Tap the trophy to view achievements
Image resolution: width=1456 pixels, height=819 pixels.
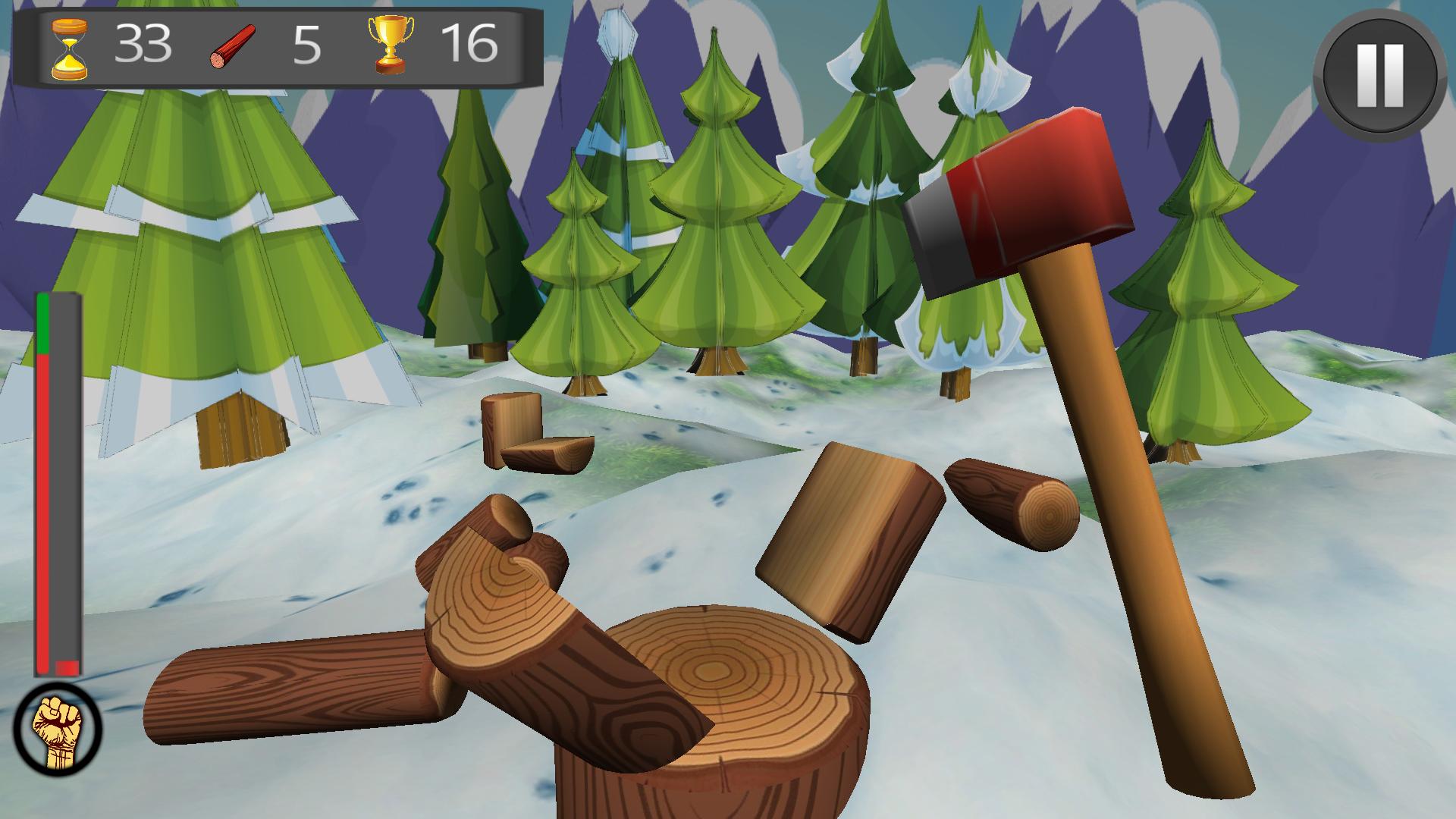click(388, 48)
